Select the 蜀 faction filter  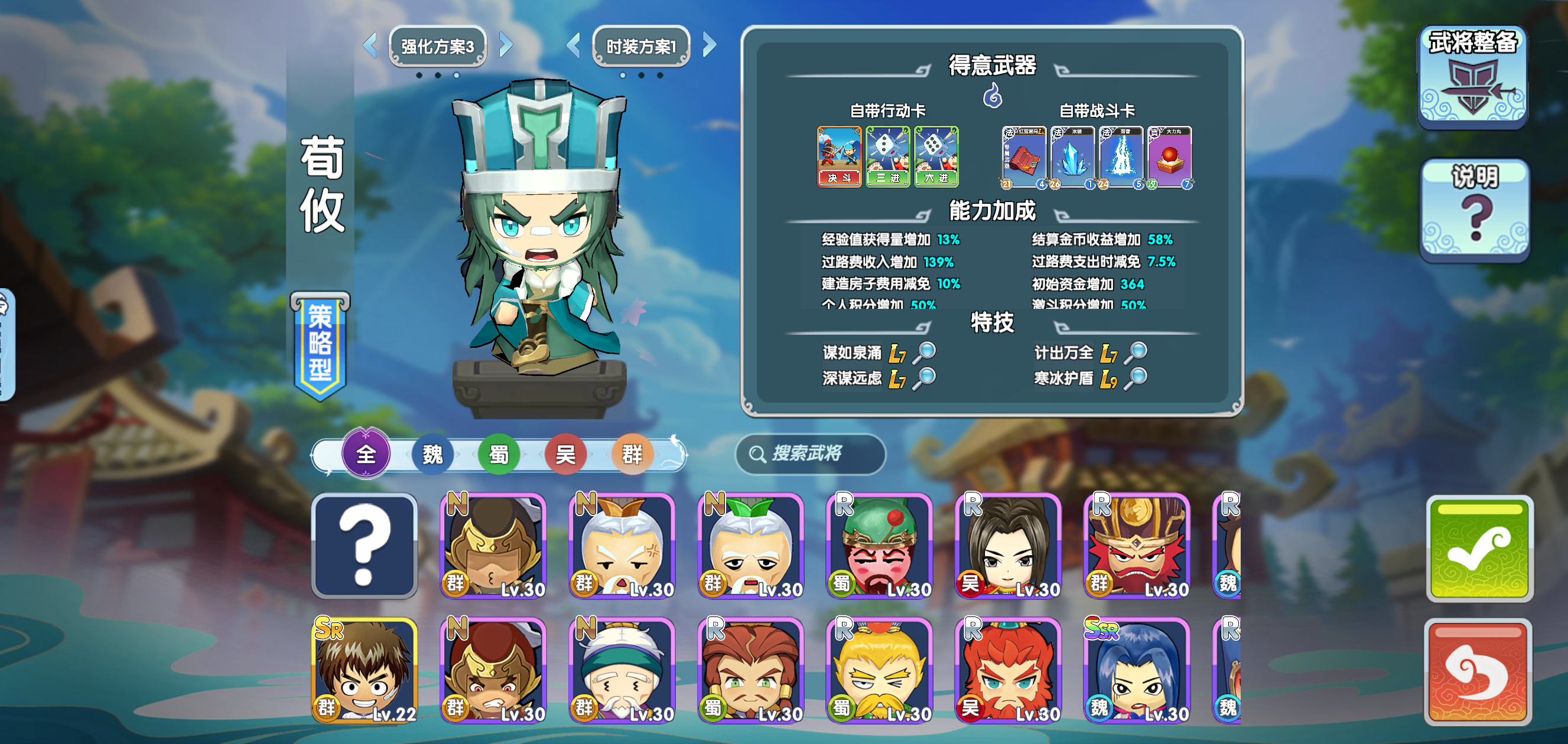point(499,454)
